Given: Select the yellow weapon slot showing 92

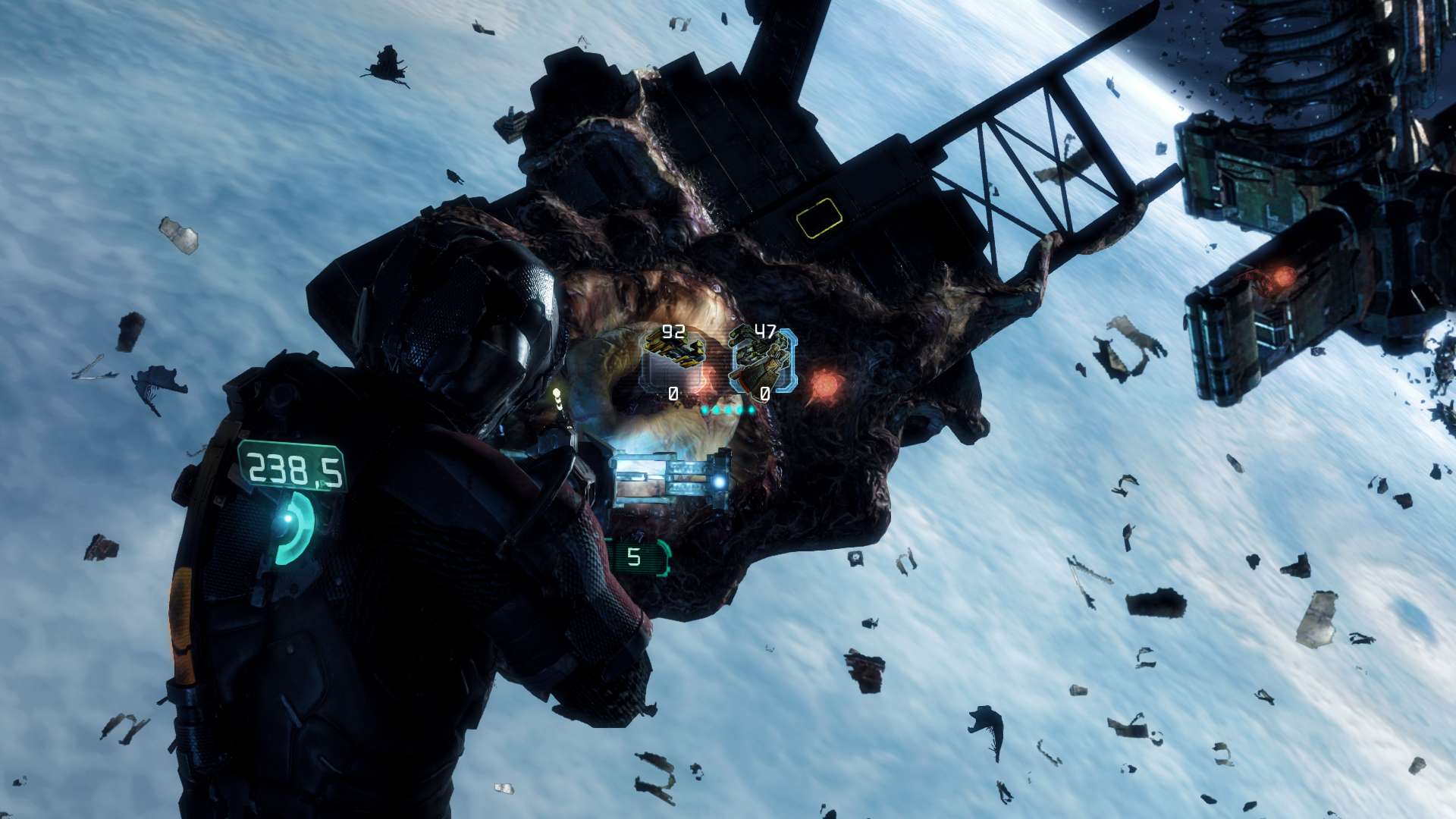Looking at the screenshot, I should pyautogui.click(x=673, y=359).
